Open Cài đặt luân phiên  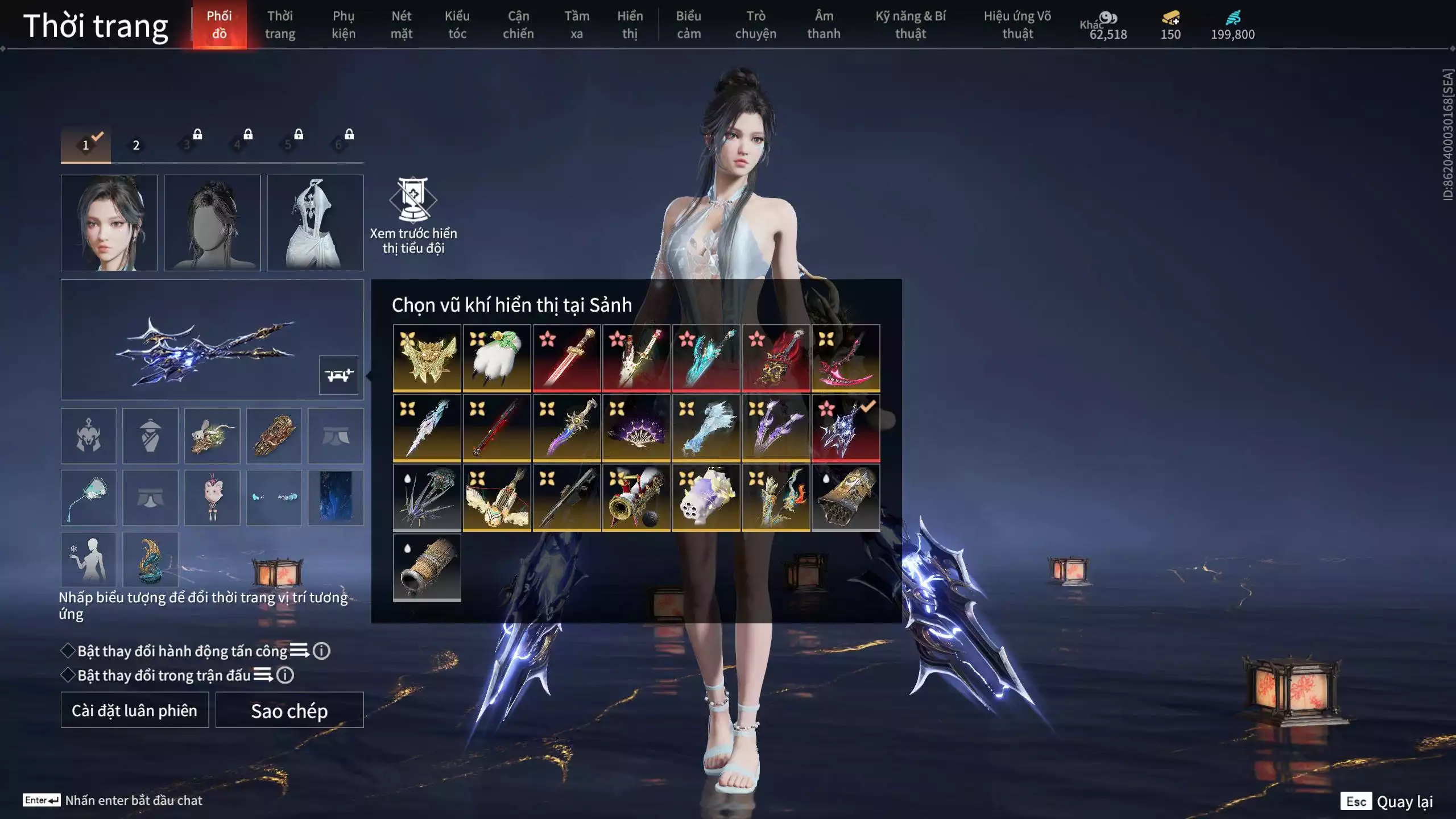click(x=135, y=710)
